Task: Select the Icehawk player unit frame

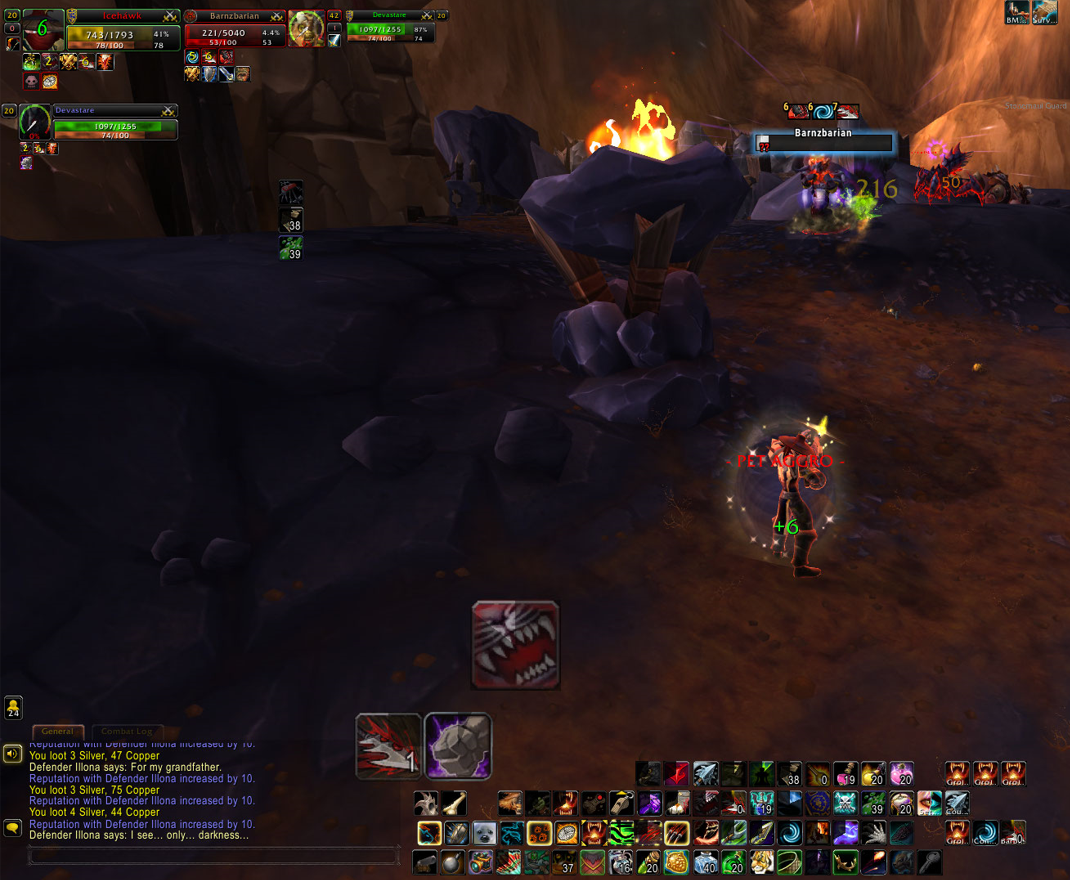Action: [122, 32]
